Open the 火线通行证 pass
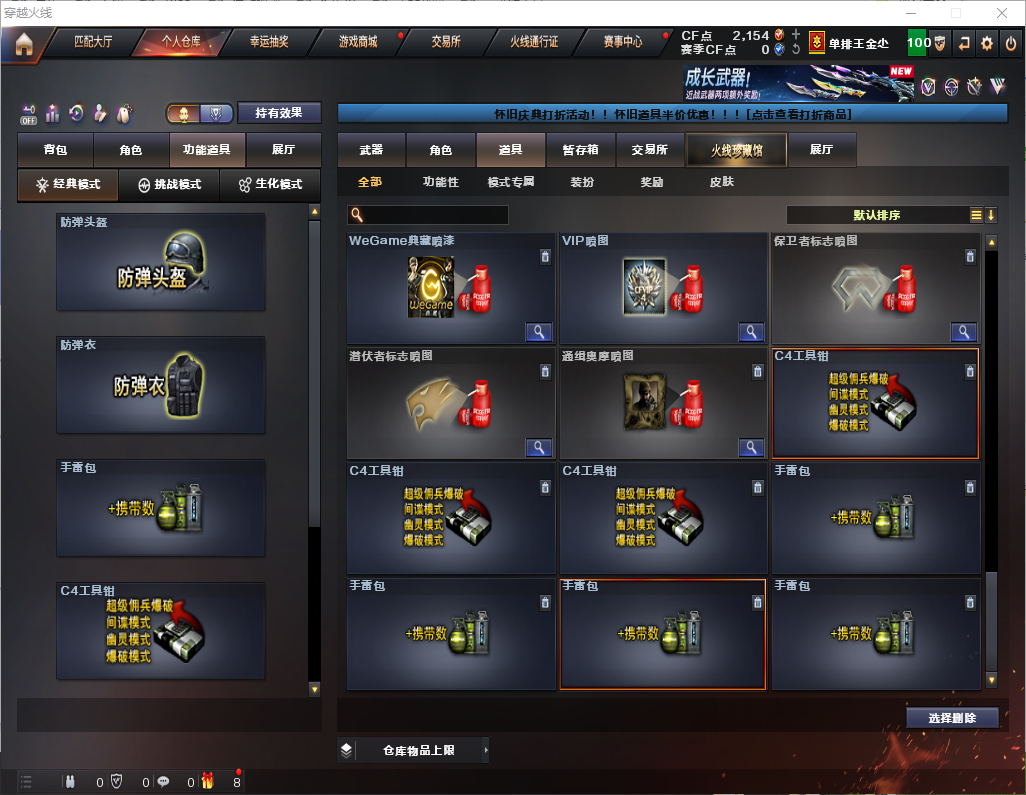This screenshot has height=795, width=1026. [534, 42]
